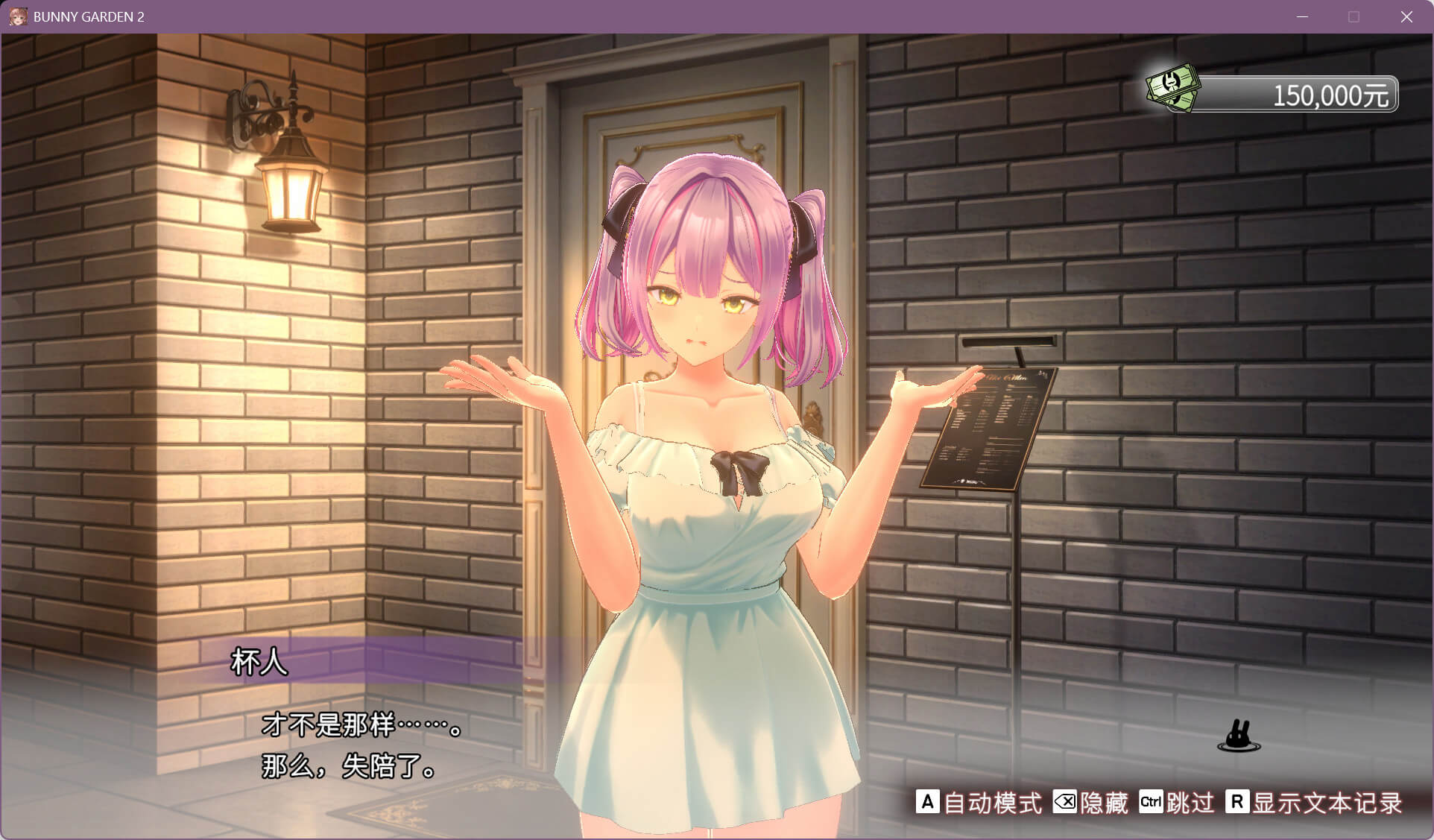Minimize the BUNNY GARDEN 2 window

(1303, 16)
